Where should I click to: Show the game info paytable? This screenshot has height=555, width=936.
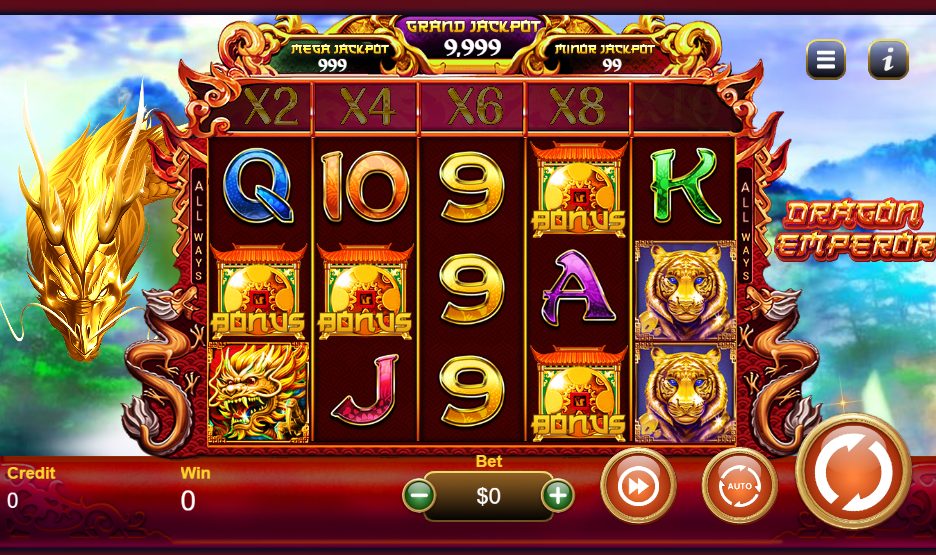coord(887,60)
